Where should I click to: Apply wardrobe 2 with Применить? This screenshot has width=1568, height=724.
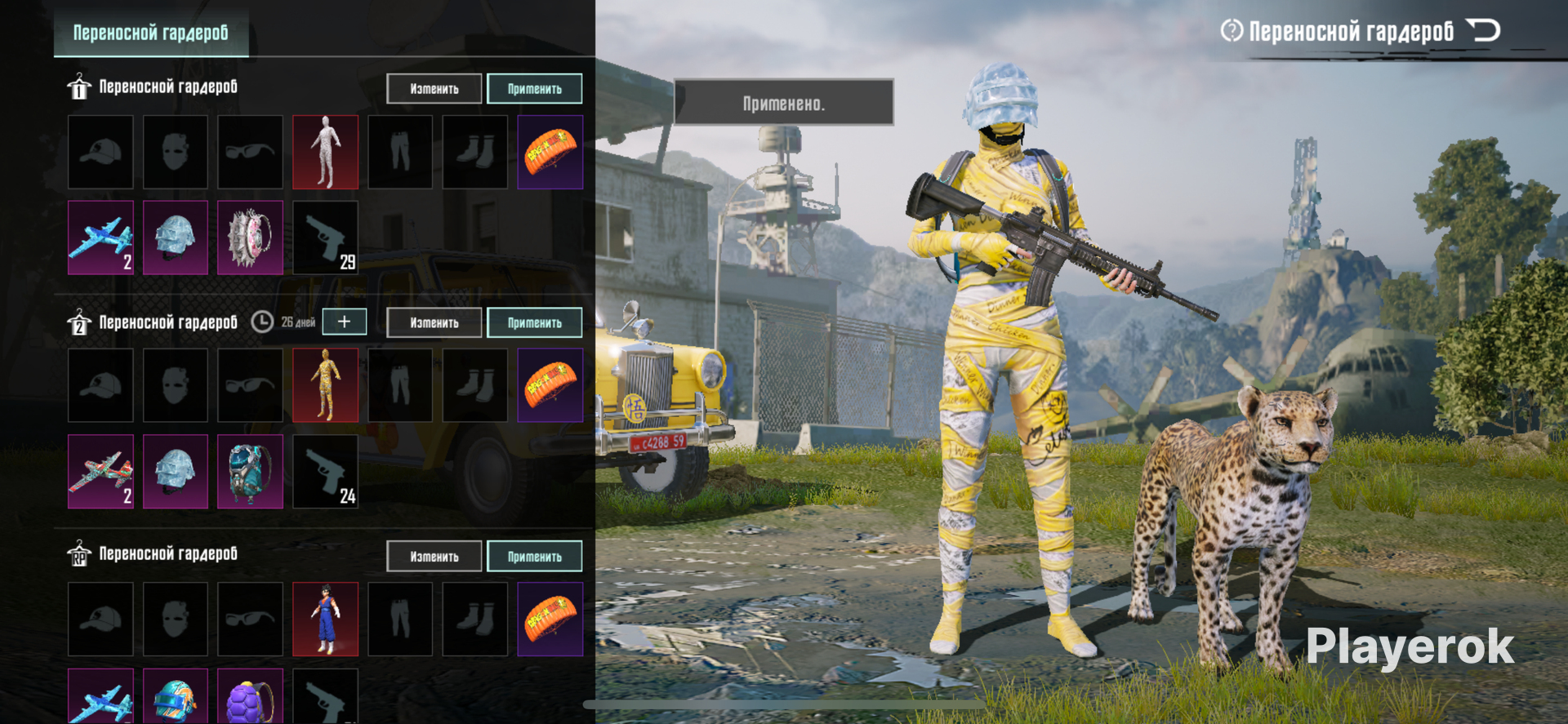(534, 323)
